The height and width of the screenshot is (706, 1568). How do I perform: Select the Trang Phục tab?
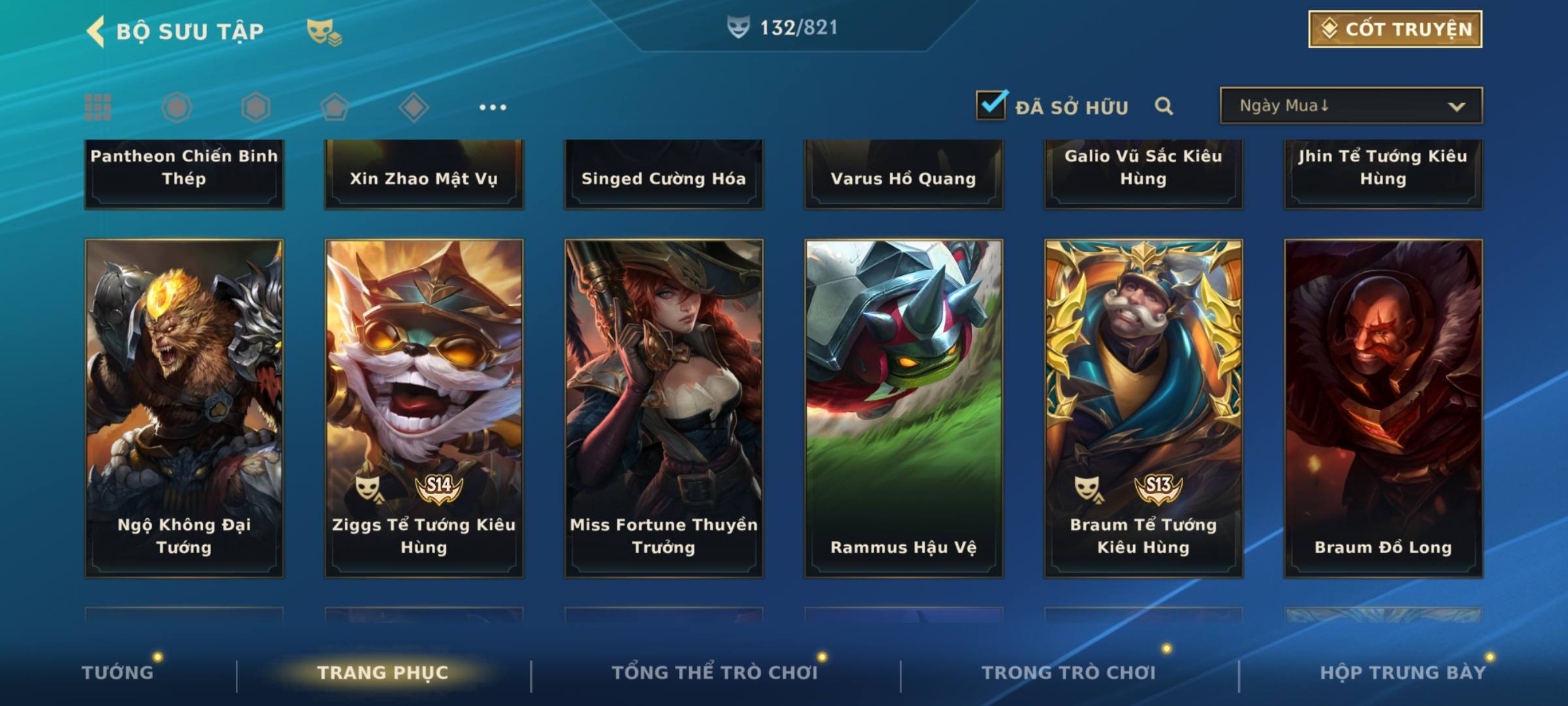(383, 672)
